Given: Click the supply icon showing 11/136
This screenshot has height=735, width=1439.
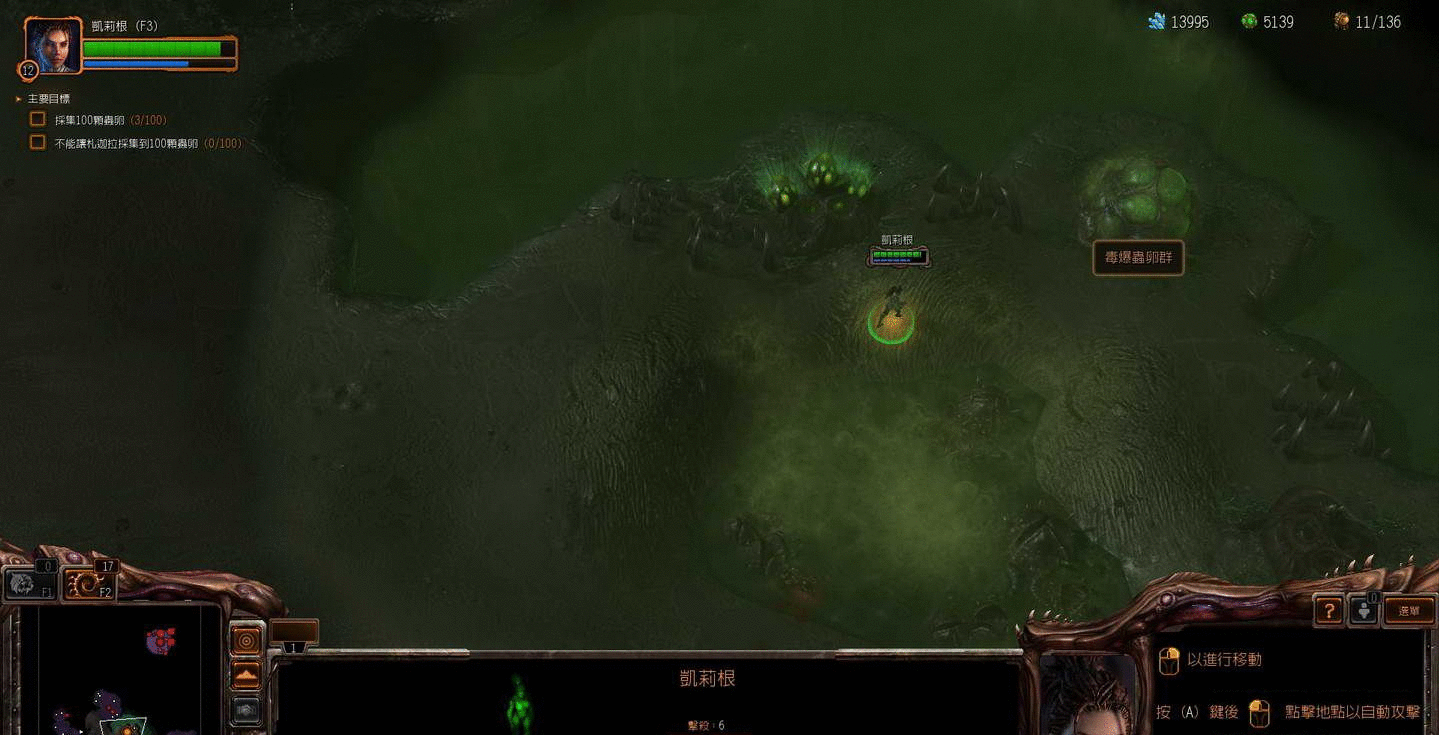Looking at the screenshot, I should point(1340,20).
